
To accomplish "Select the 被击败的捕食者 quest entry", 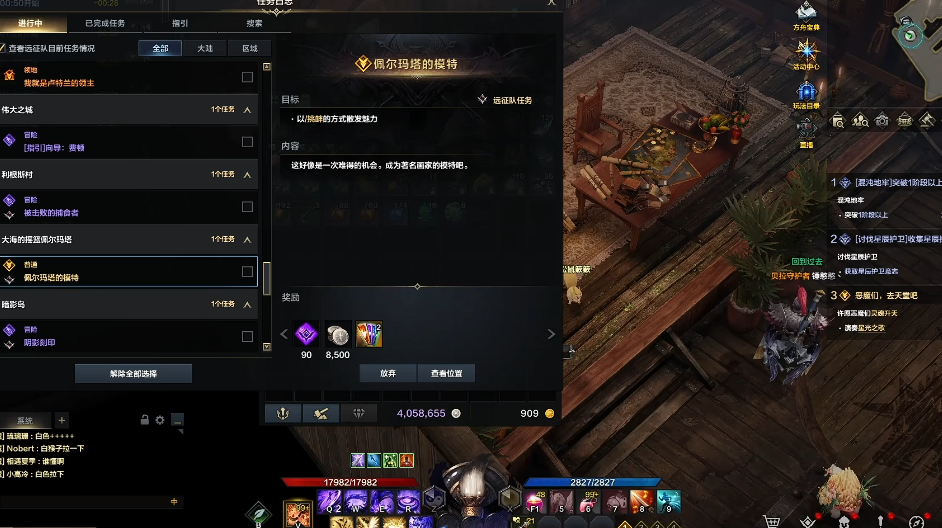I will click(x=120, y=207).
